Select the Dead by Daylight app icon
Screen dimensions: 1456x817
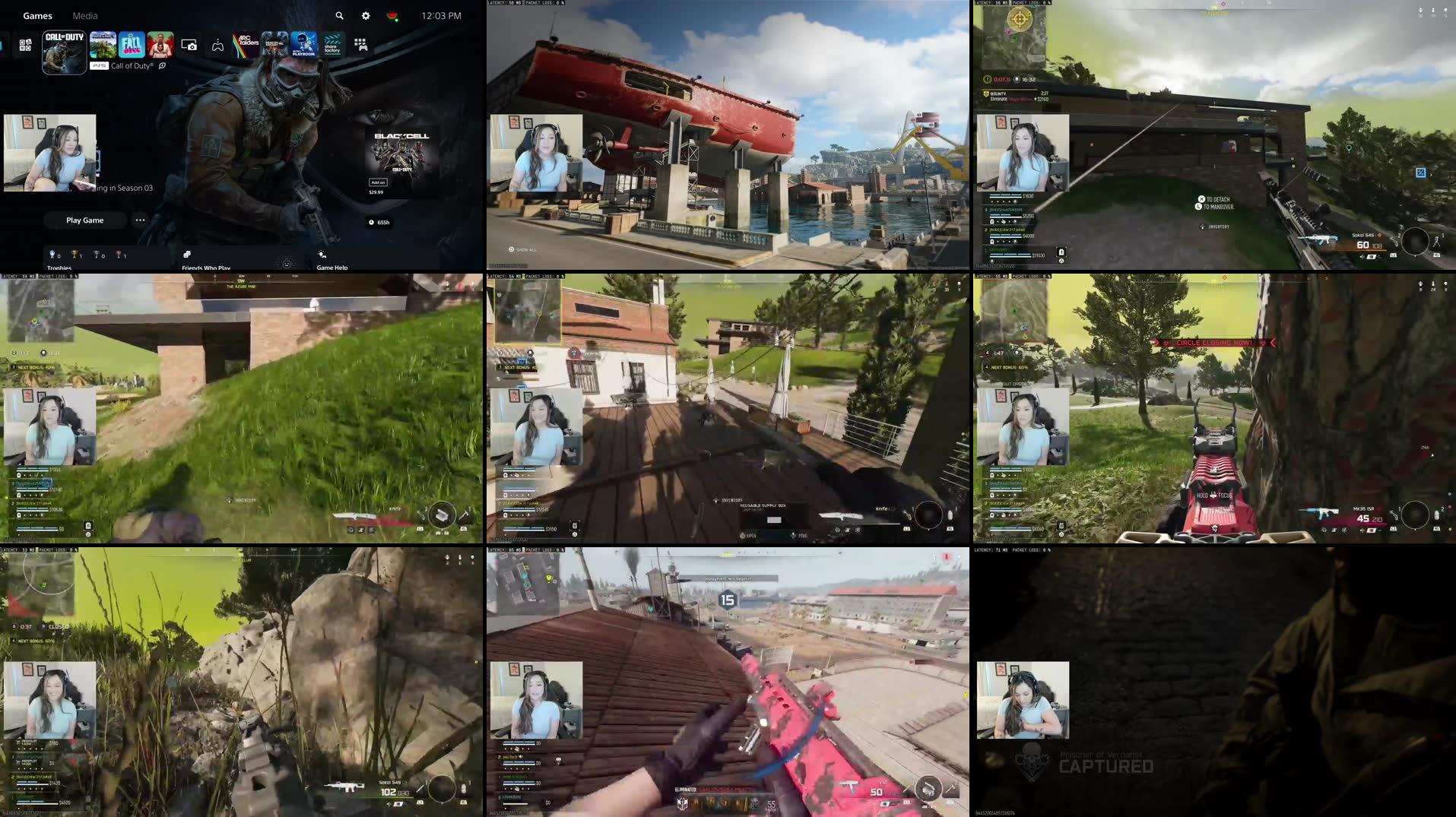click(x=273, y=44)
